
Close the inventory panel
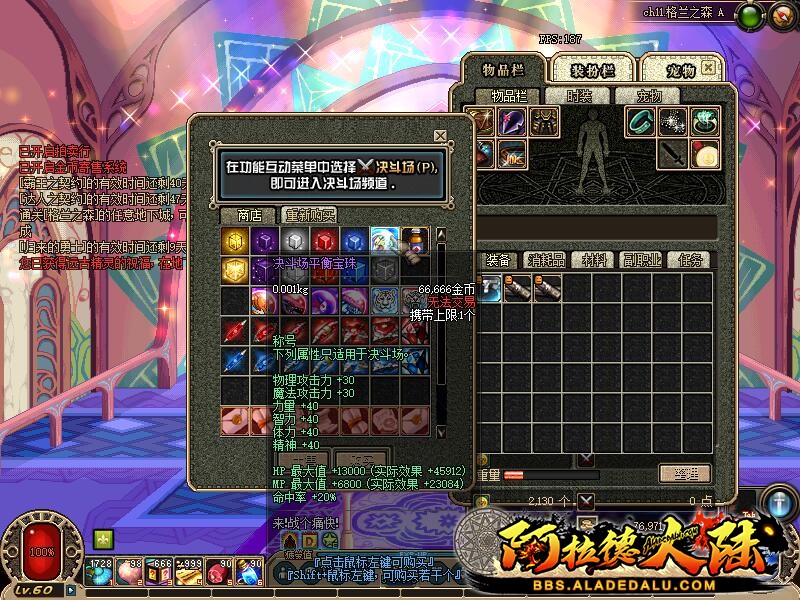point(708,67)
